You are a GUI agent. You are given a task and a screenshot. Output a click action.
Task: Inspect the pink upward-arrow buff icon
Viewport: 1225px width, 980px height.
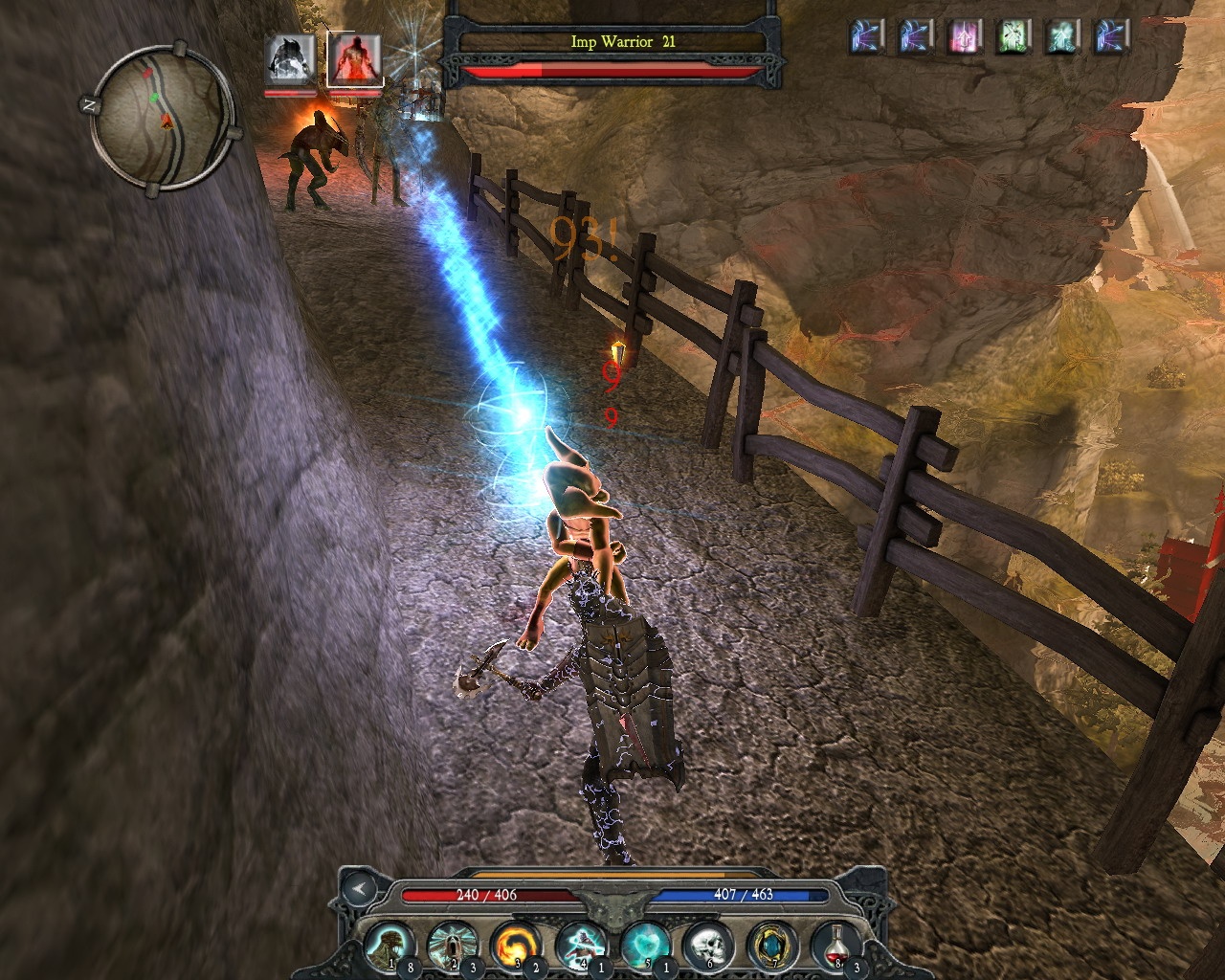coord(962,40)
